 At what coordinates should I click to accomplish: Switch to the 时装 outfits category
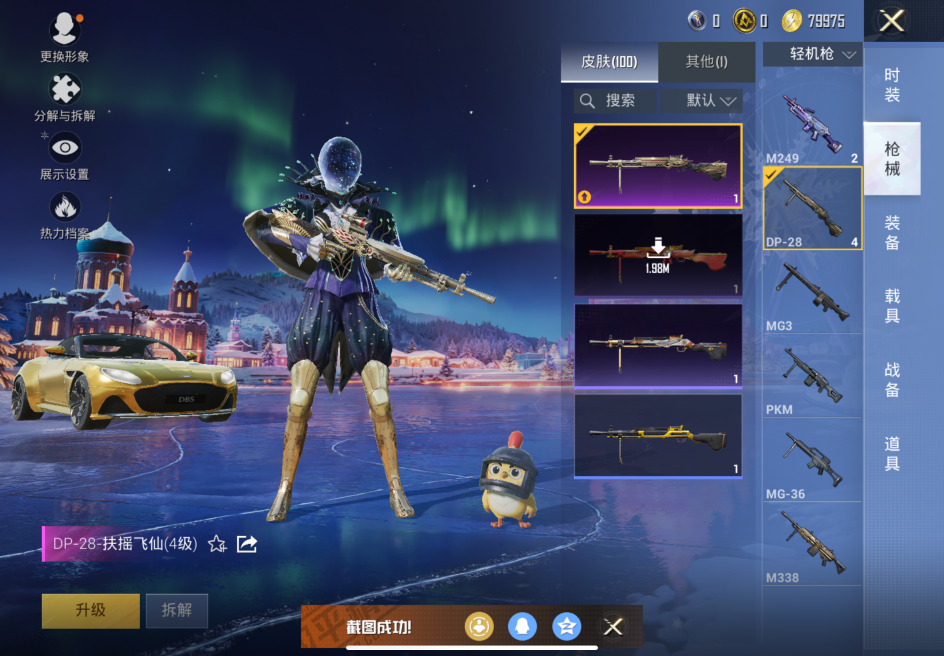point(892,85)
